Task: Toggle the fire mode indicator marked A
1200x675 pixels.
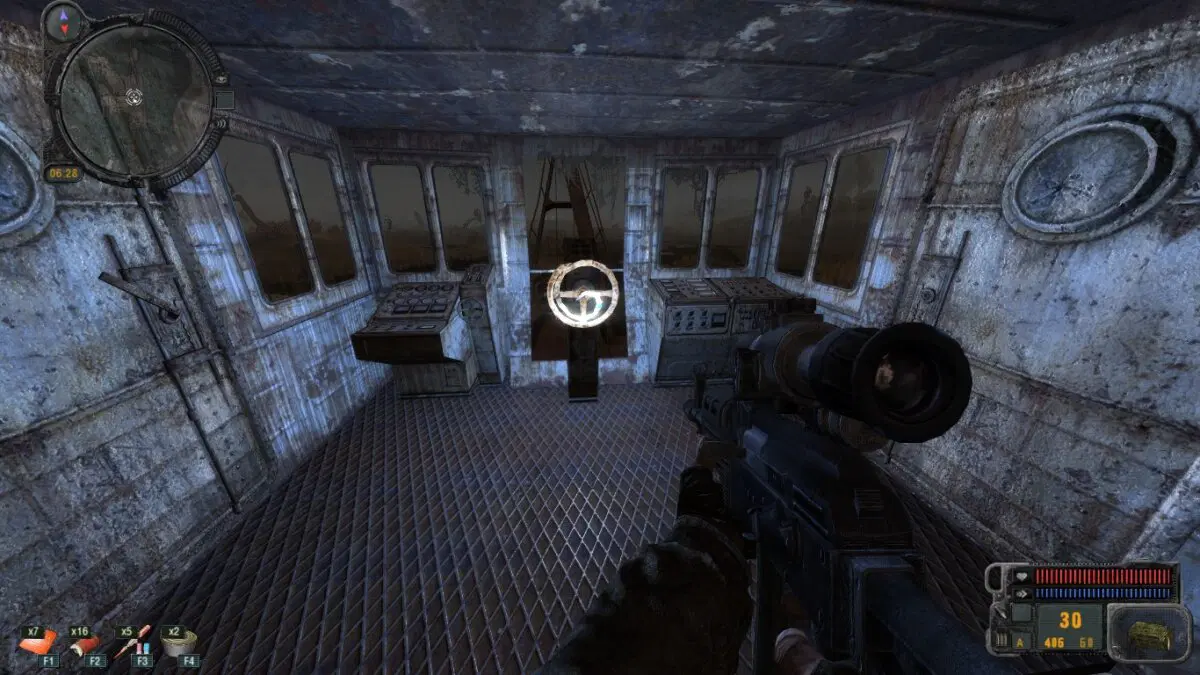Action: [x=1019, y=641]
